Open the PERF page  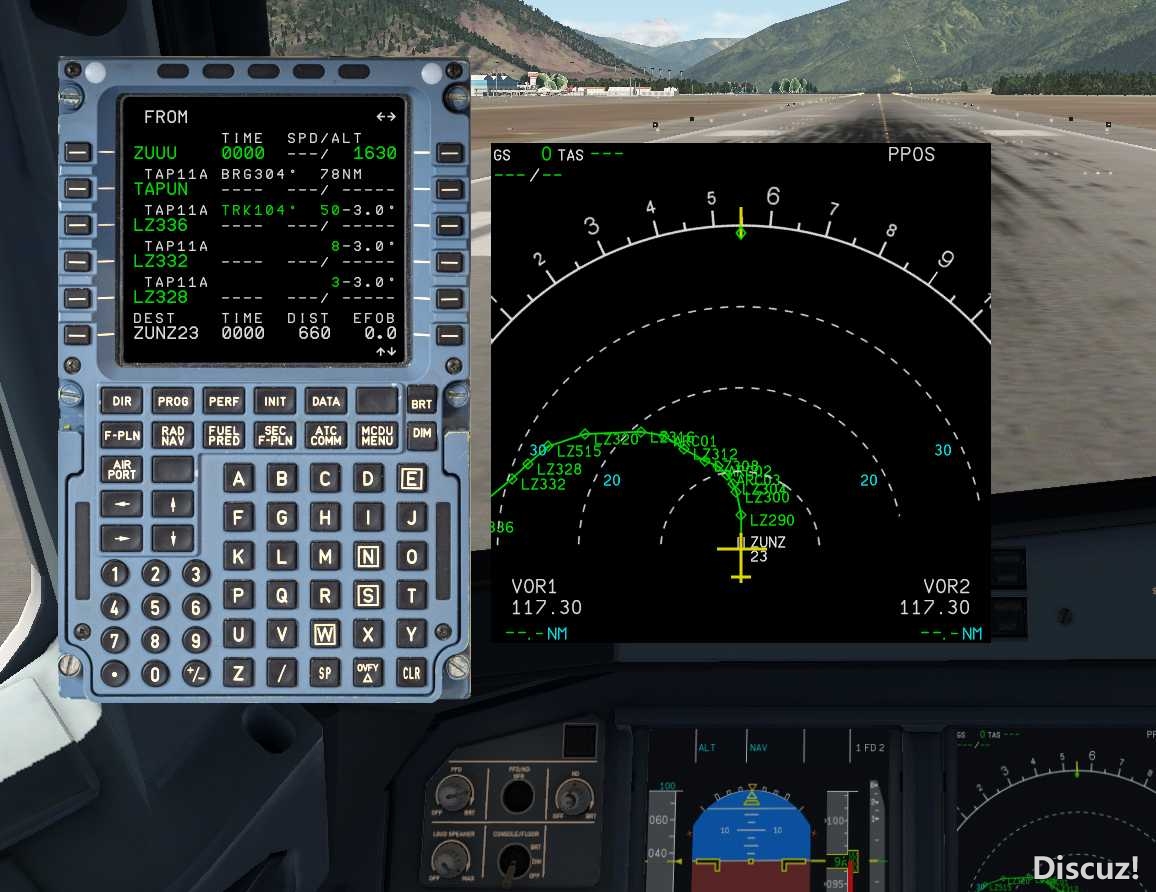(x=224, y=401)
